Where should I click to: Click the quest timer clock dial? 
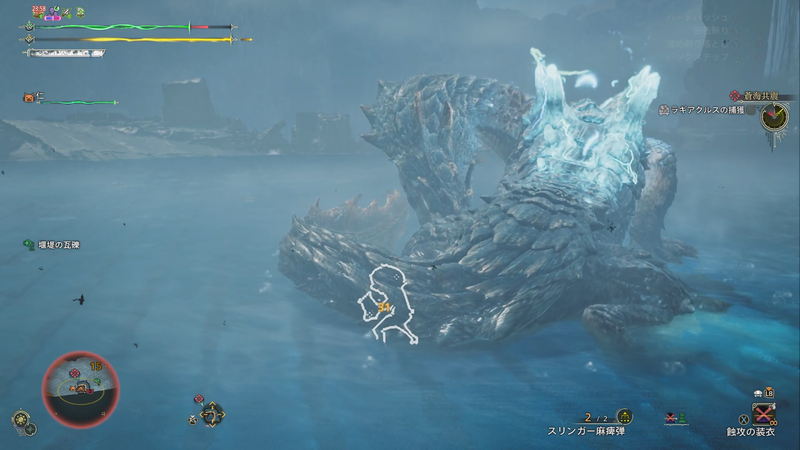pyautogui.click(x=774, y=117)
